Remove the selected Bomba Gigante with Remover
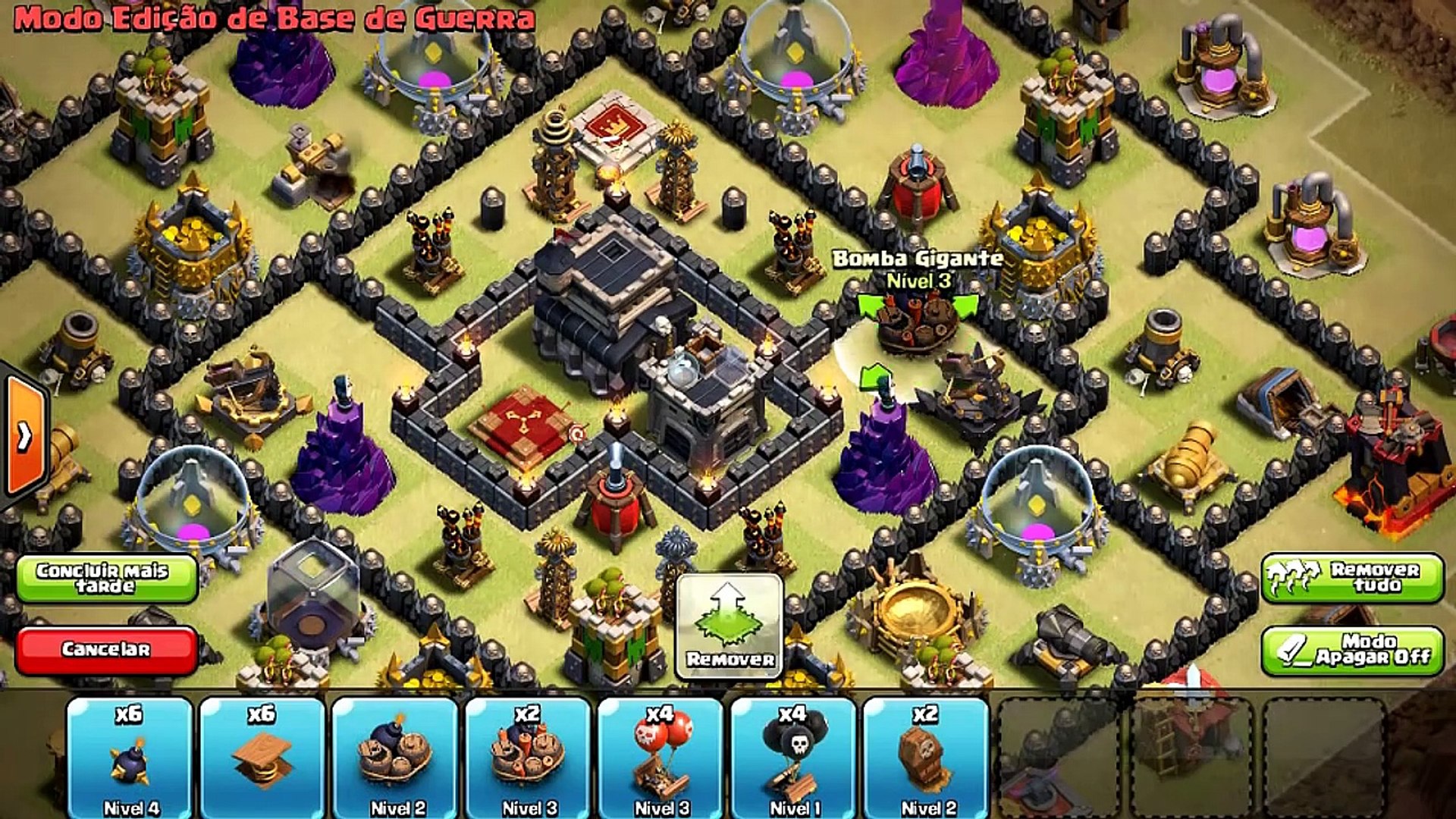1456x819 pixels. 730,625
